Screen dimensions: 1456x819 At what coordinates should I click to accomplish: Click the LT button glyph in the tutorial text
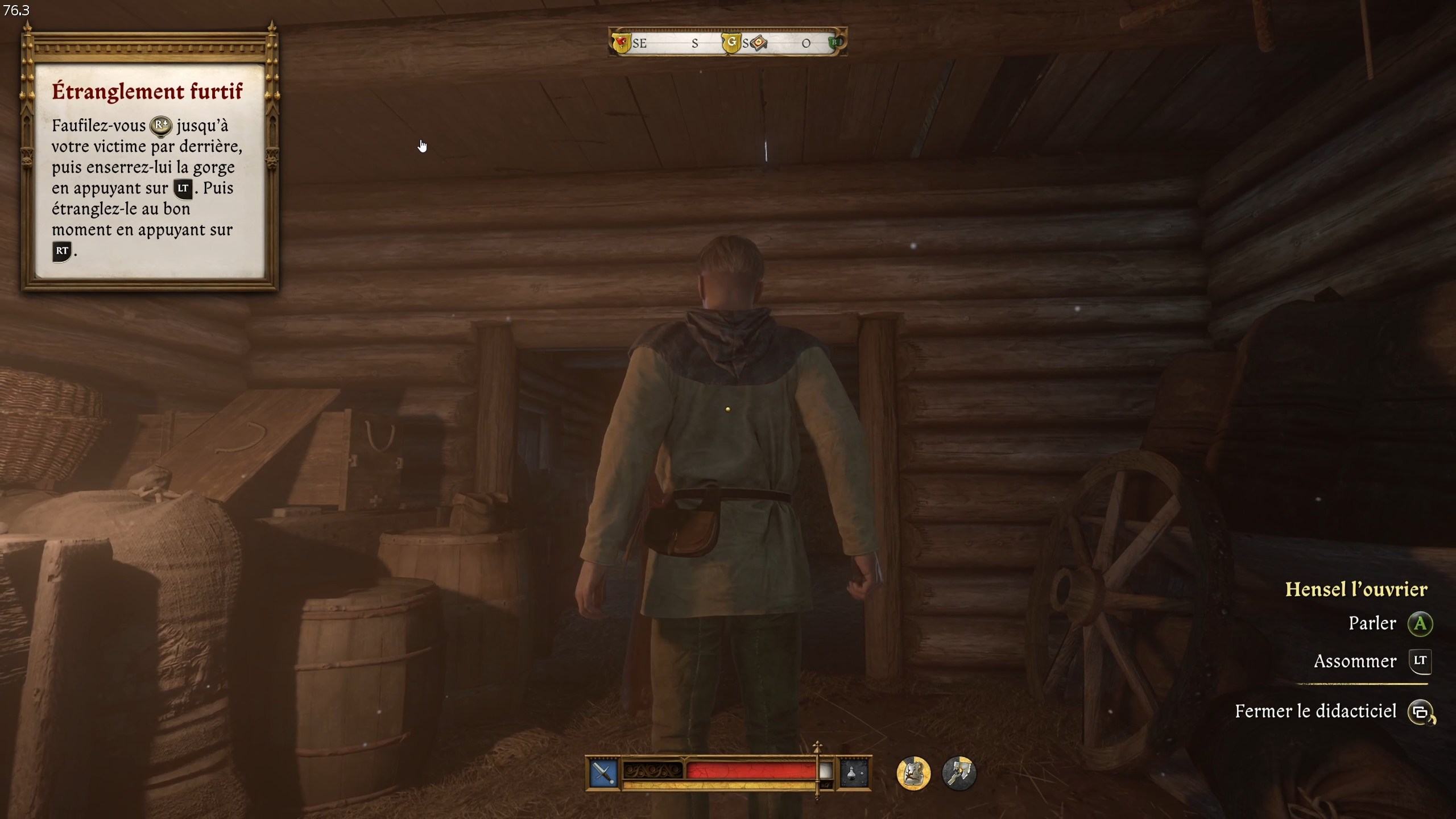(x=183, y=189)
